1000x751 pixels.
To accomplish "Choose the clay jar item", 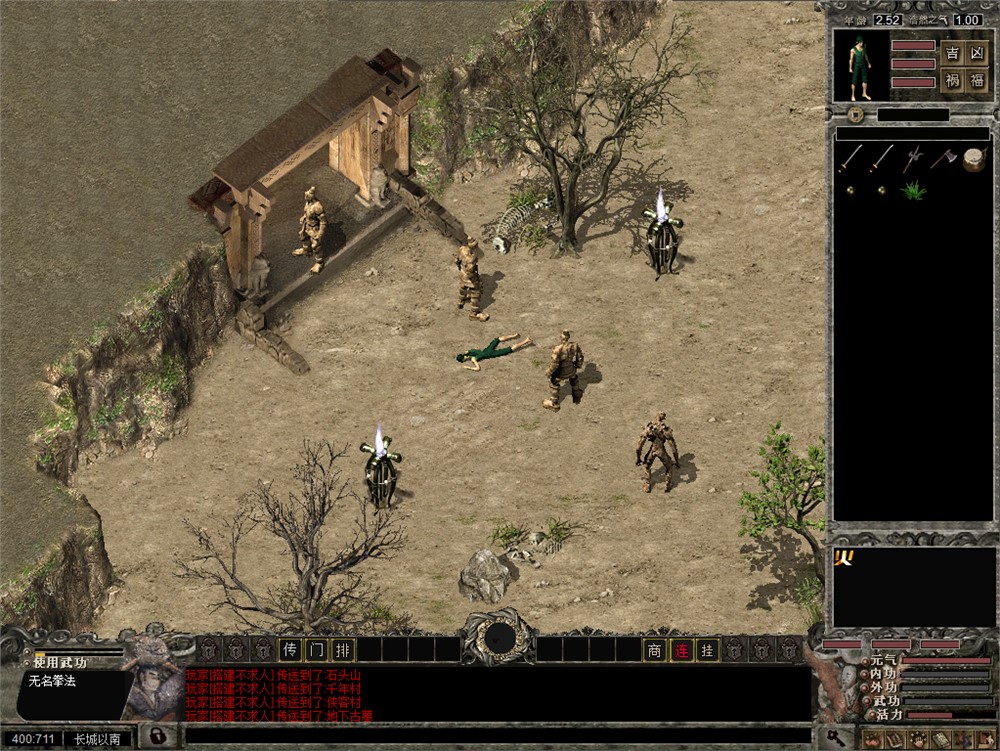I will (974, 159).
